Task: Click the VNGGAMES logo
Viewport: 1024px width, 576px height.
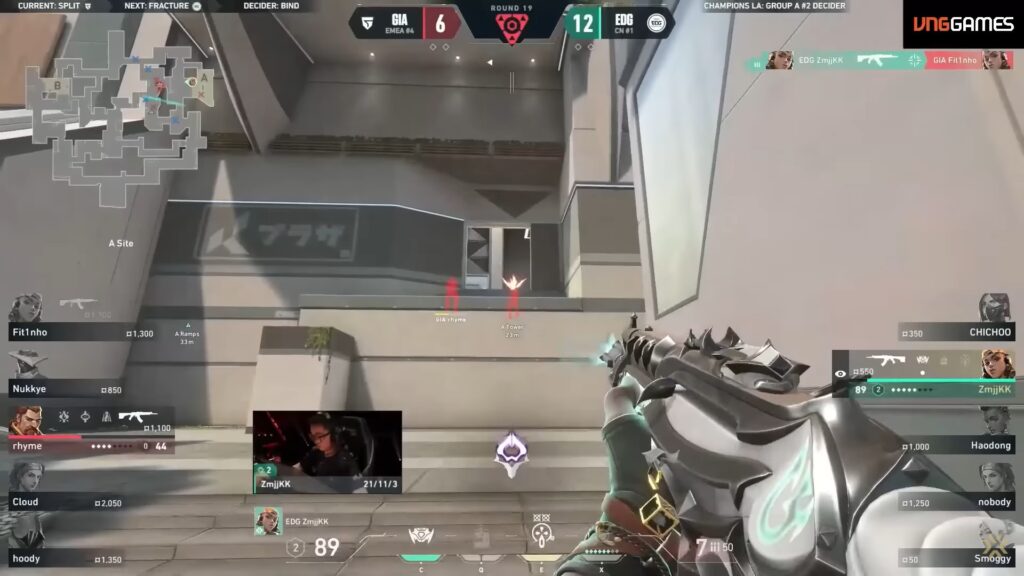Action: [963, 24]
